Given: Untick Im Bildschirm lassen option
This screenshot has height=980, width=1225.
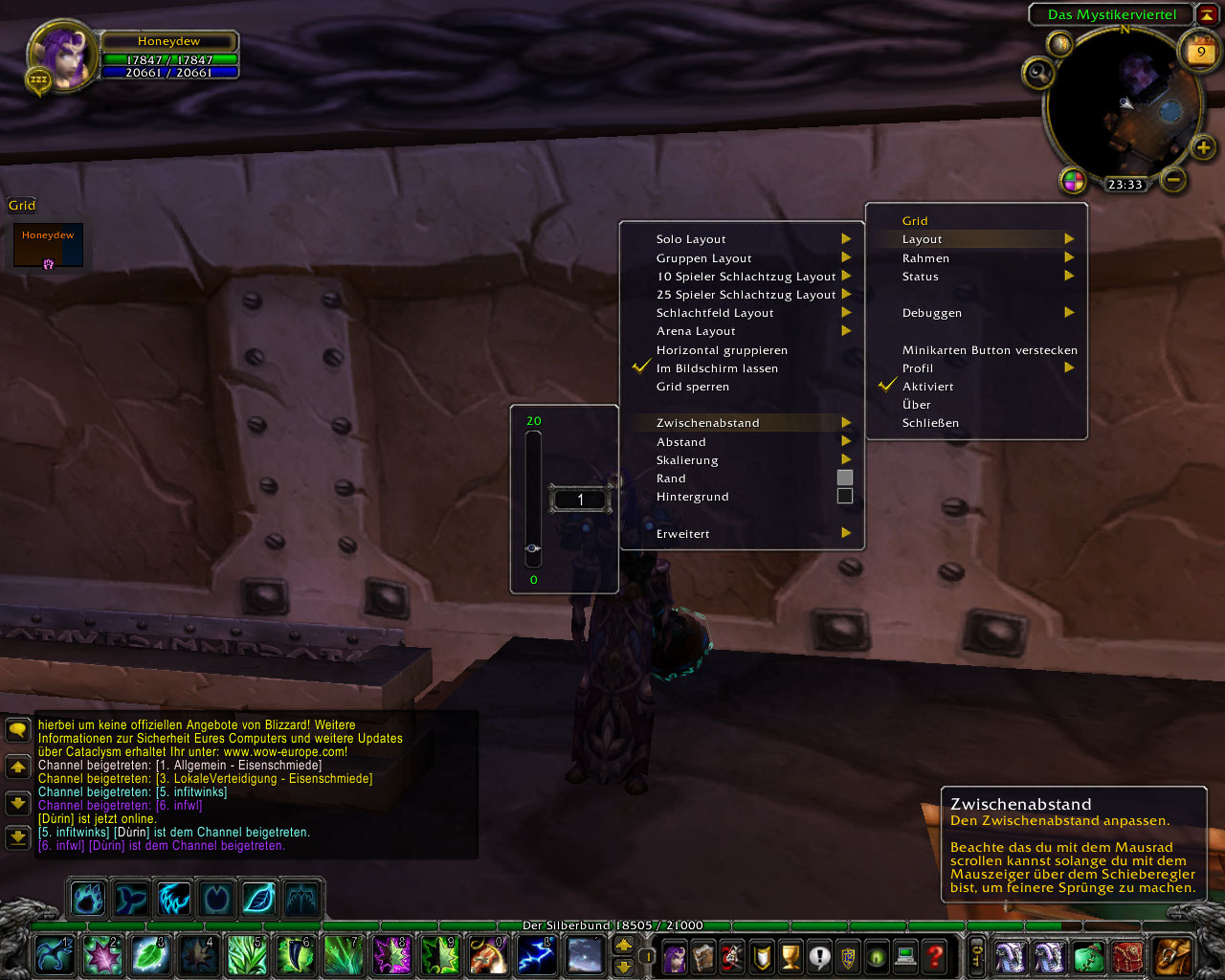Looking at the screenshot, I should 717,368.
